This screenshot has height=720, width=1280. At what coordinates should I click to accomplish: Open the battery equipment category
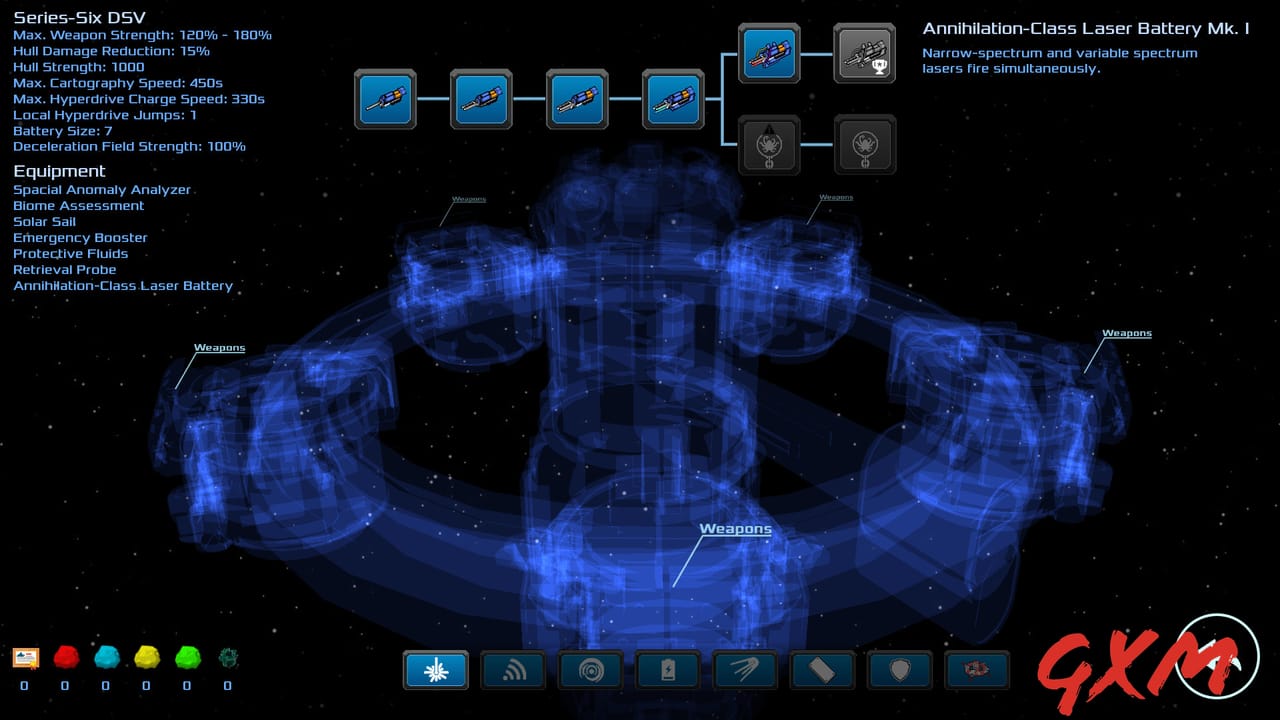click(668, 670)
